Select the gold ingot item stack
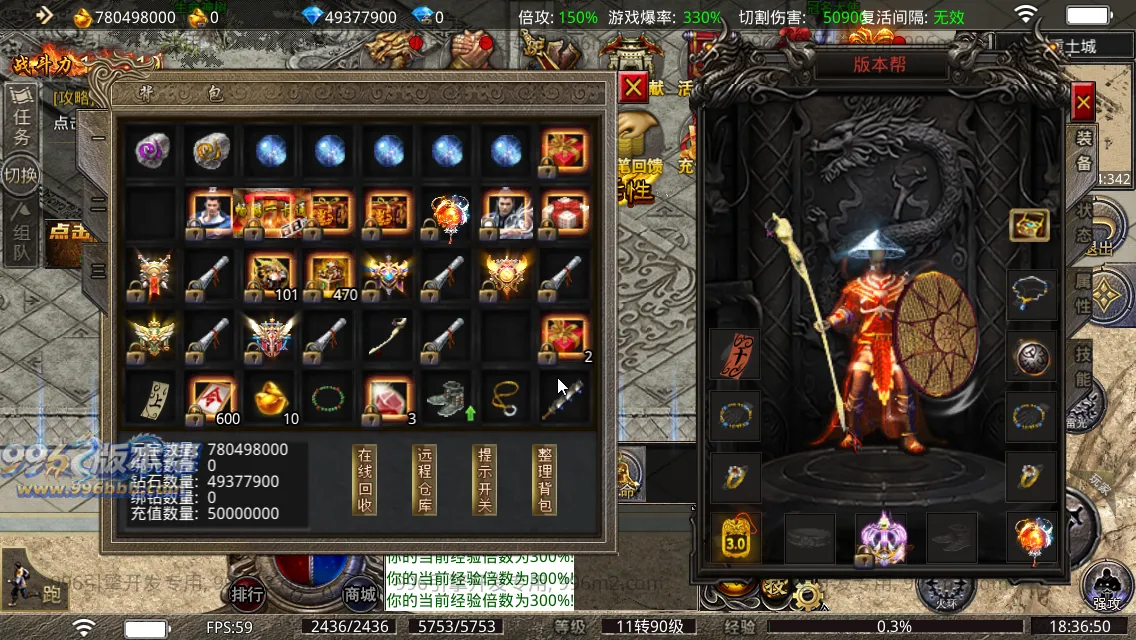Viewport: 1136px width, 640px height. [270, 398]
